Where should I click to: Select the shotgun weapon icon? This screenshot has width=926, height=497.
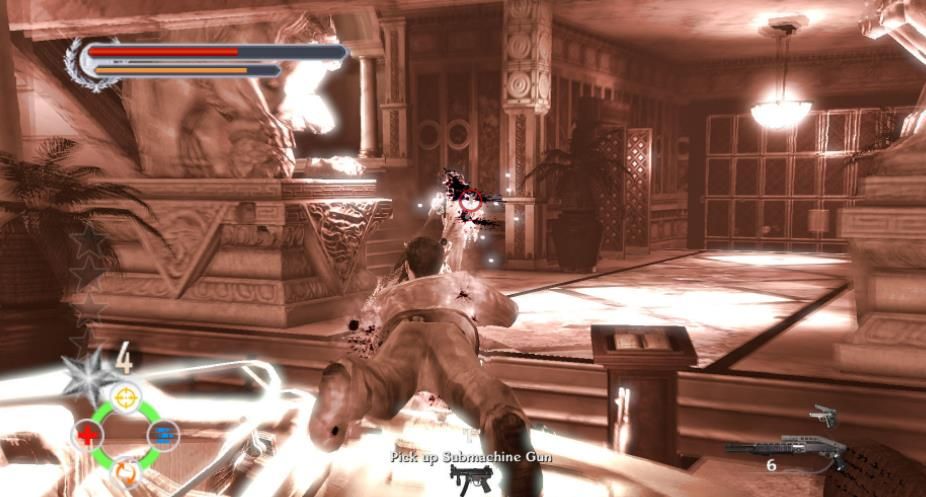(x=784, y=450)
